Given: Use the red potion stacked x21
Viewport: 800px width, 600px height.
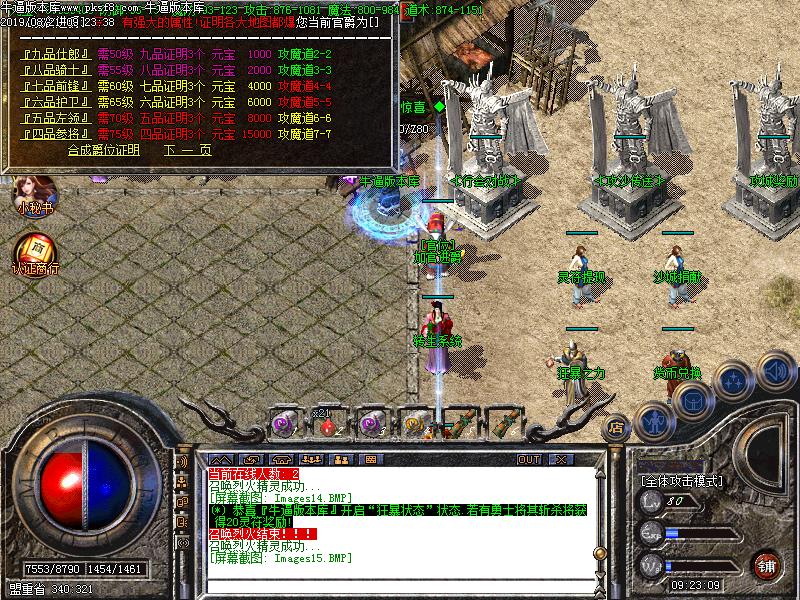Looking at the screenshot, I should (327, 424).
